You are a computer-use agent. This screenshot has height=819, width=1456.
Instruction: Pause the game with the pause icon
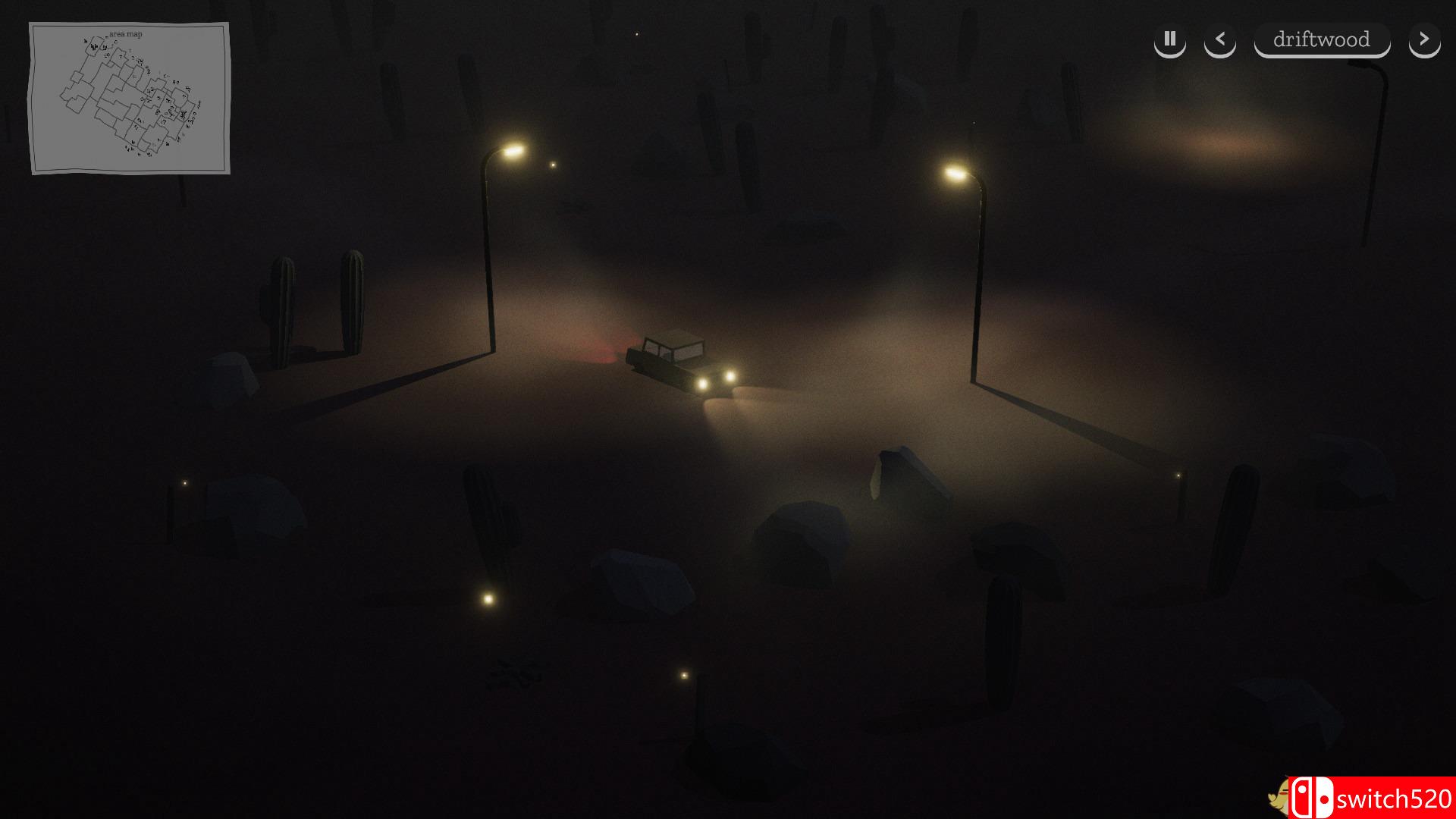[1169, 40]
